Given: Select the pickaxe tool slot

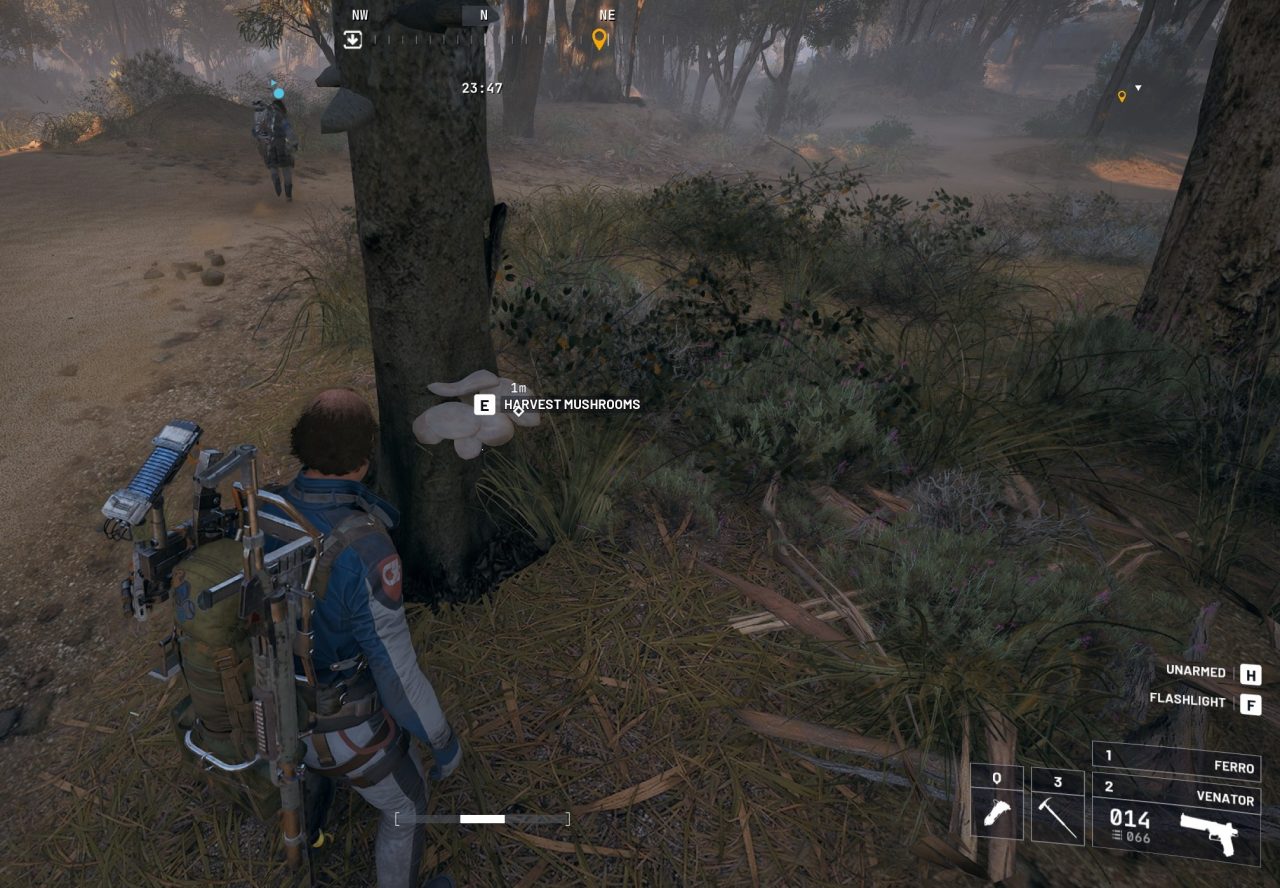Looking at the screenshot, I should tap(1058, 807).
